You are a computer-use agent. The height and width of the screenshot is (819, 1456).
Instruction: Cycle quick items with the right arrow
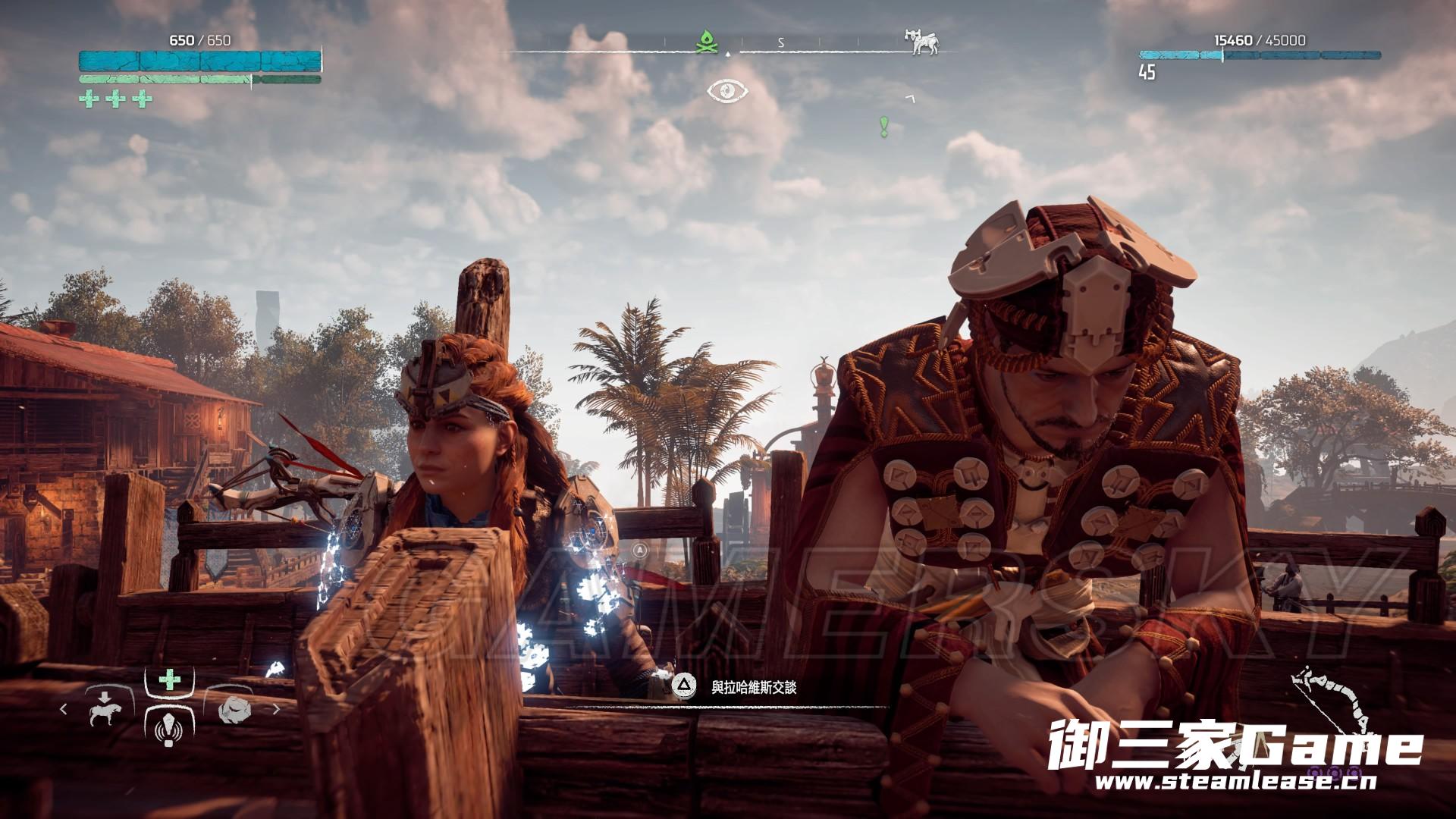point(276,709)
